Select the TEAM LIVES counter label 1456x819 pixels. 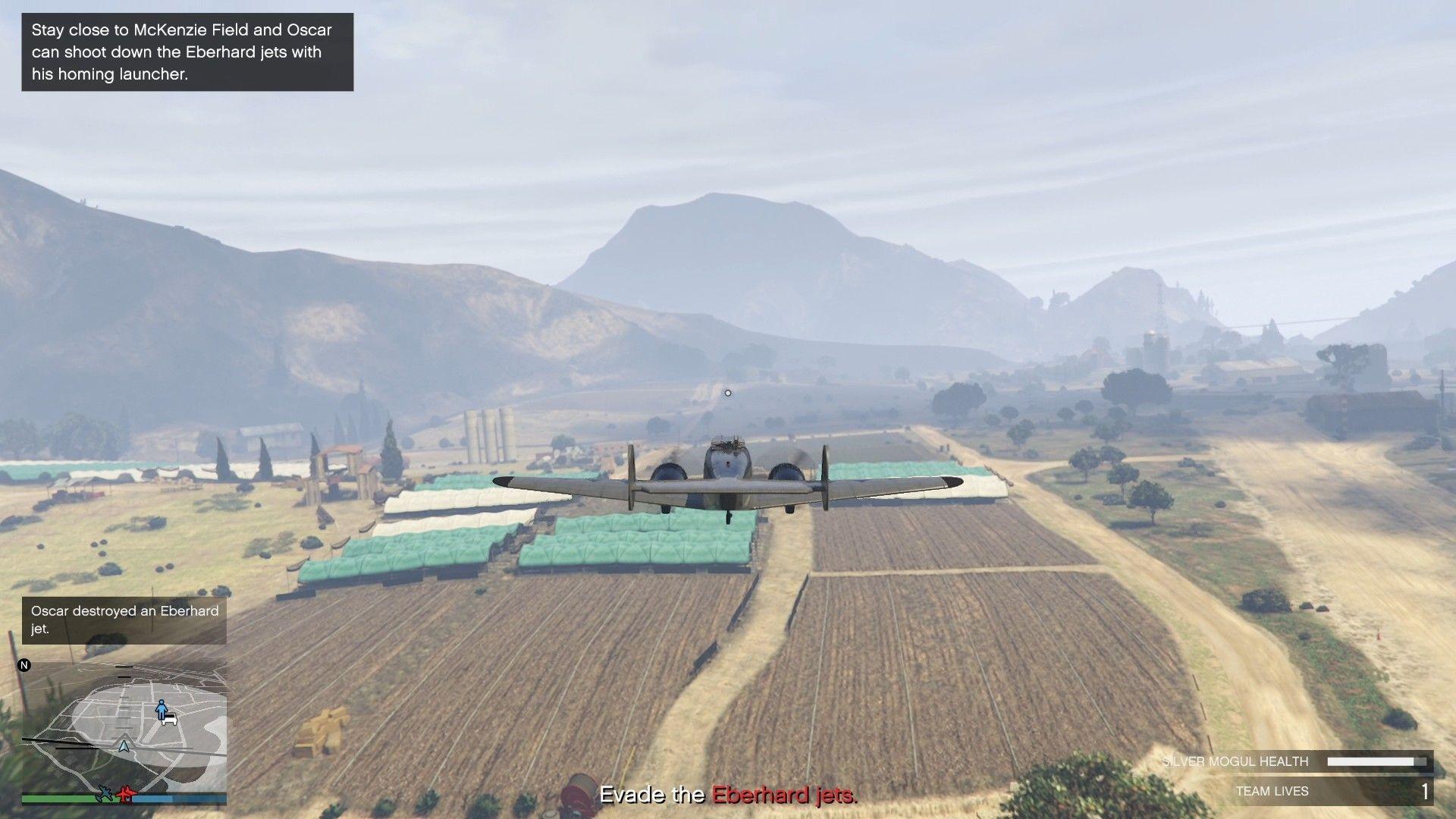point(1272,791)
